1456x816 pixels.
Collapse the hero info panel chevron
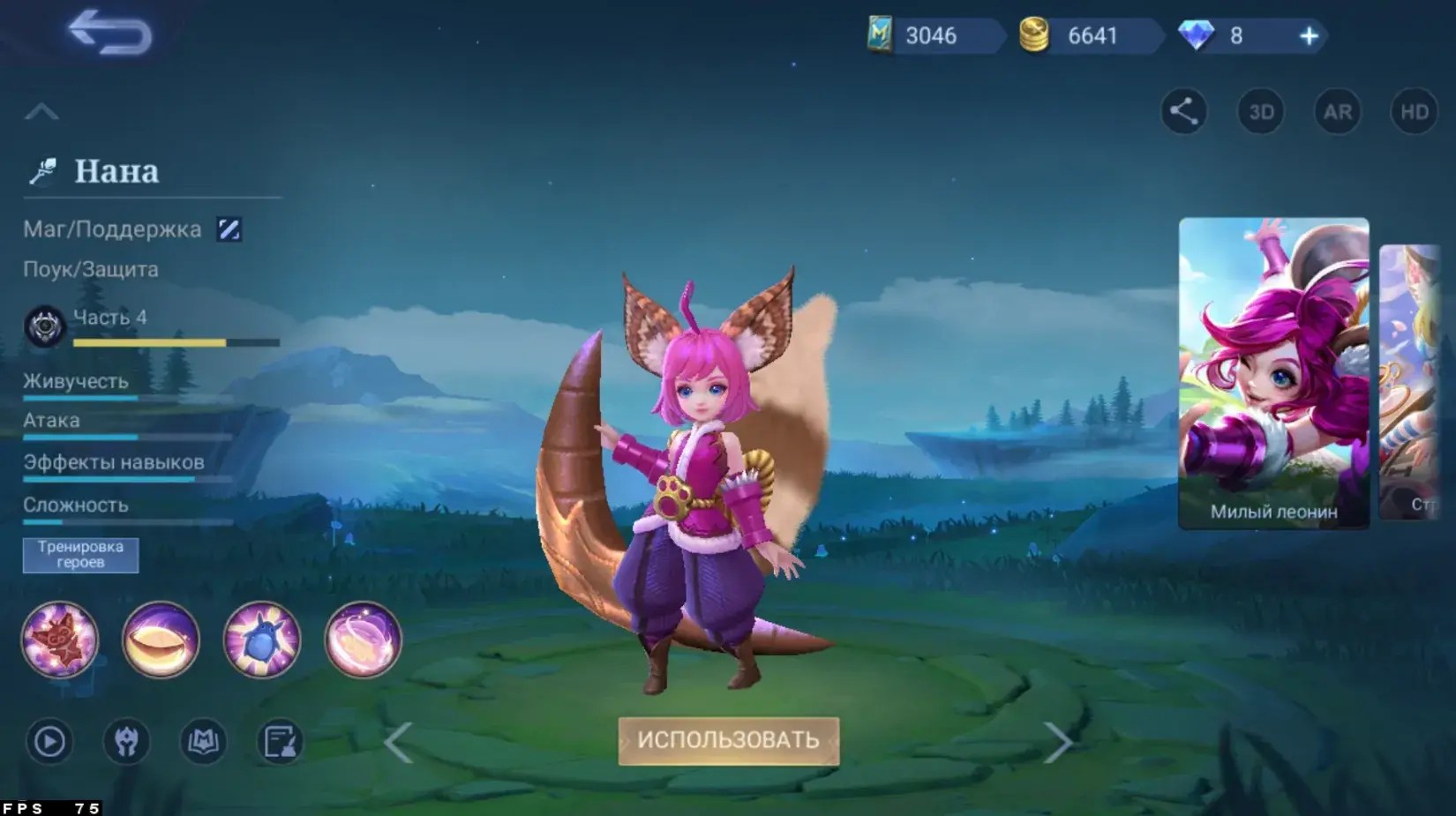[x=41, y=109]
